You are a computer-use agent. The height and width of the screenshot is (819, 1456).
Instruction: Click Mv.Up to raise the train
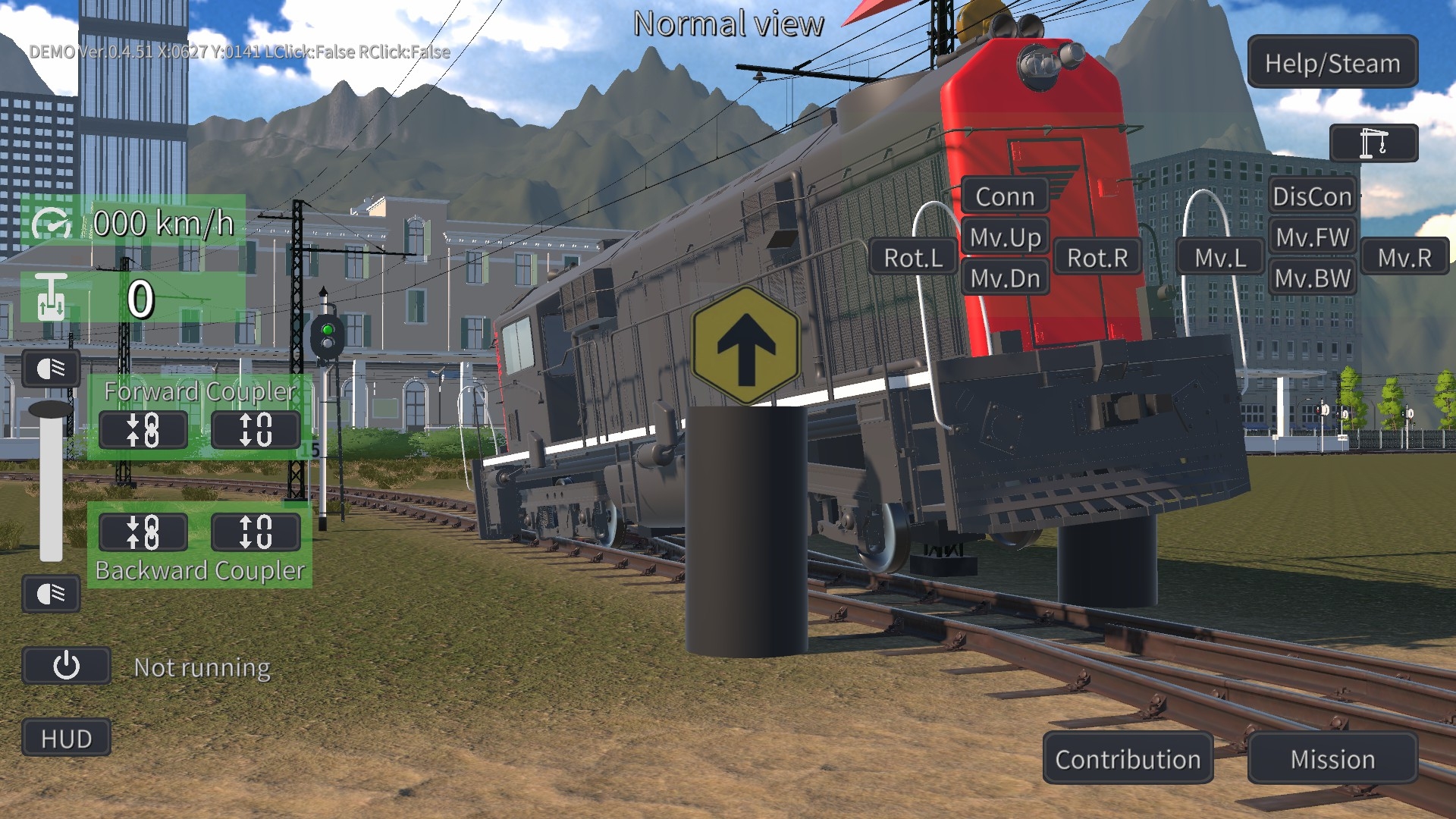1005,237
